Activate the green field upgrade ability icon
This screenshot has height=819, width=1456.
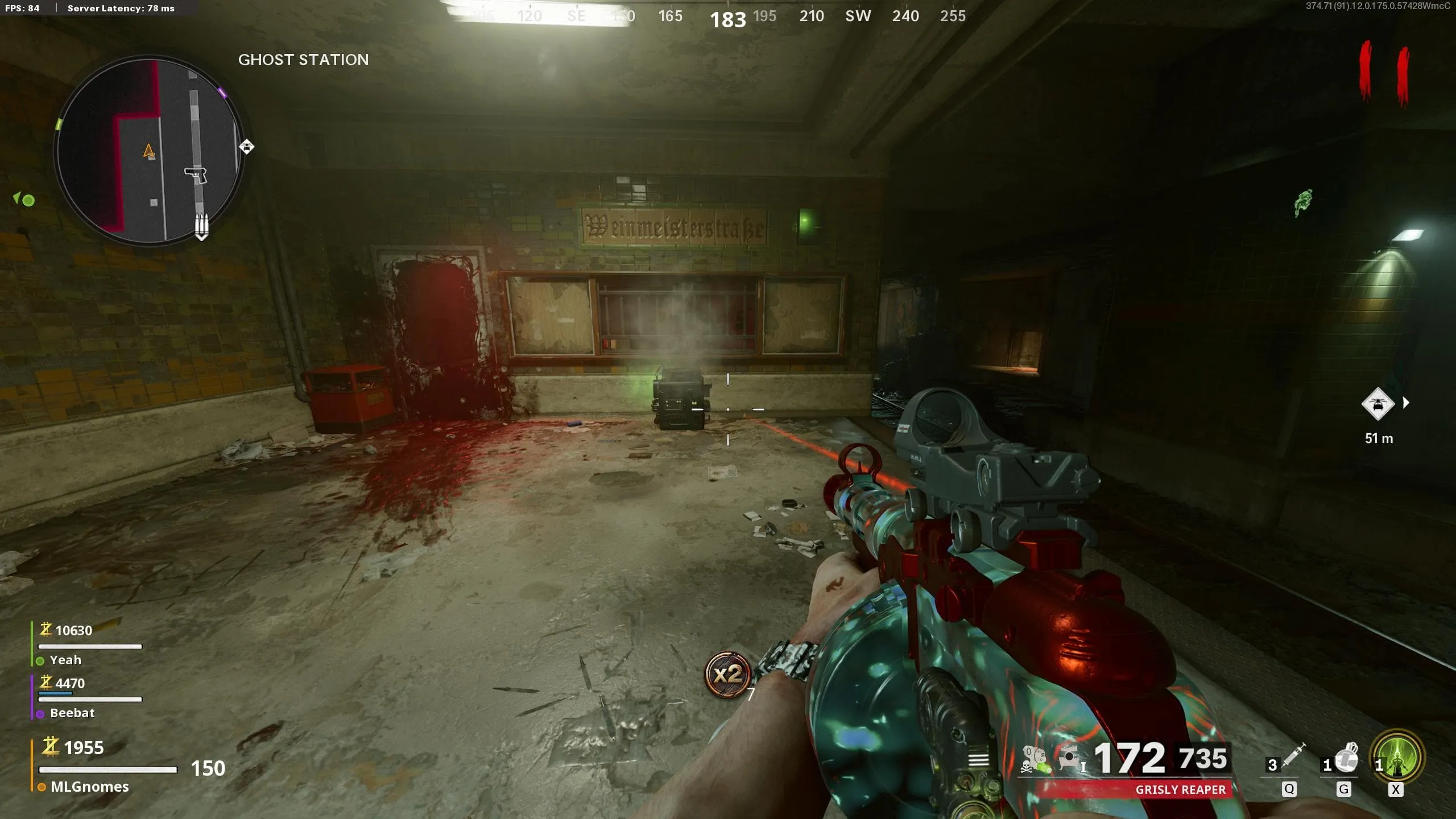coord(1397,756)
